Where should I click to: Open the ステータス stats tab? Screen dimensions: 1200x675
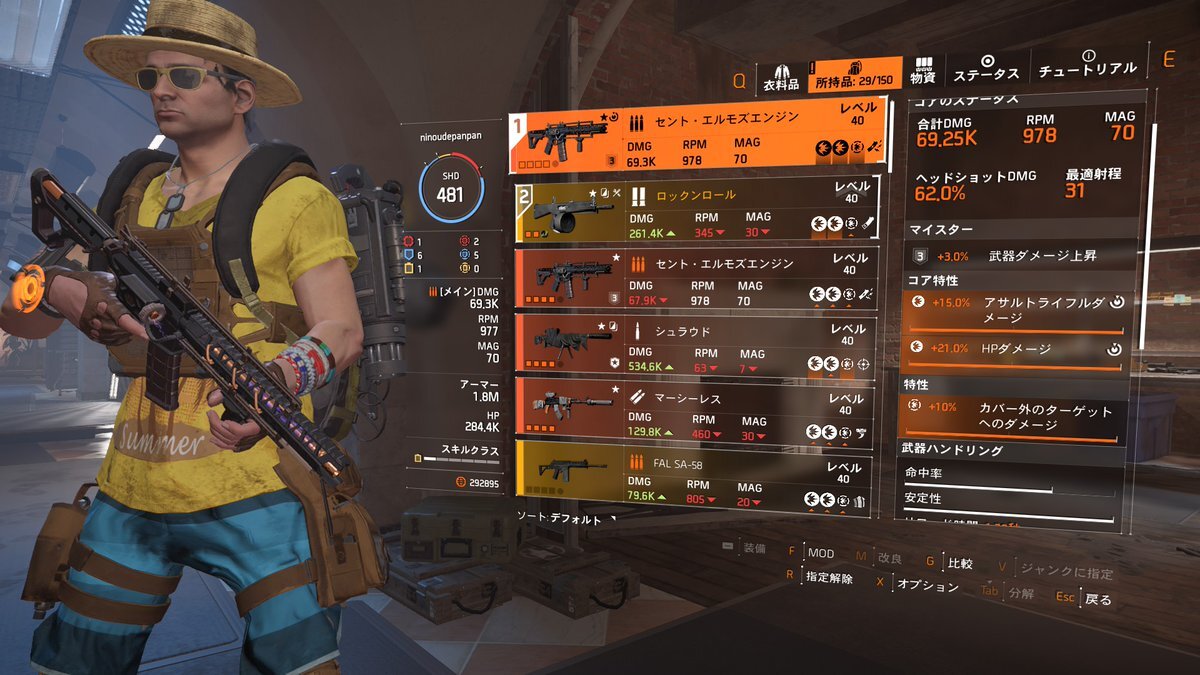[986, 69]
